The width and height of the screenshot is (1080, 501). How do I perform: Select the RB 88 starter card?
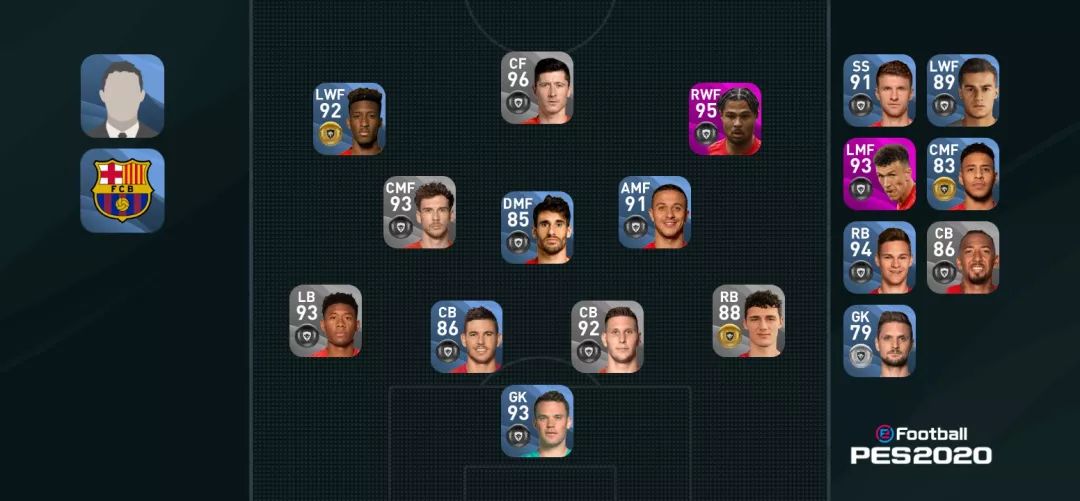point(748,321)
